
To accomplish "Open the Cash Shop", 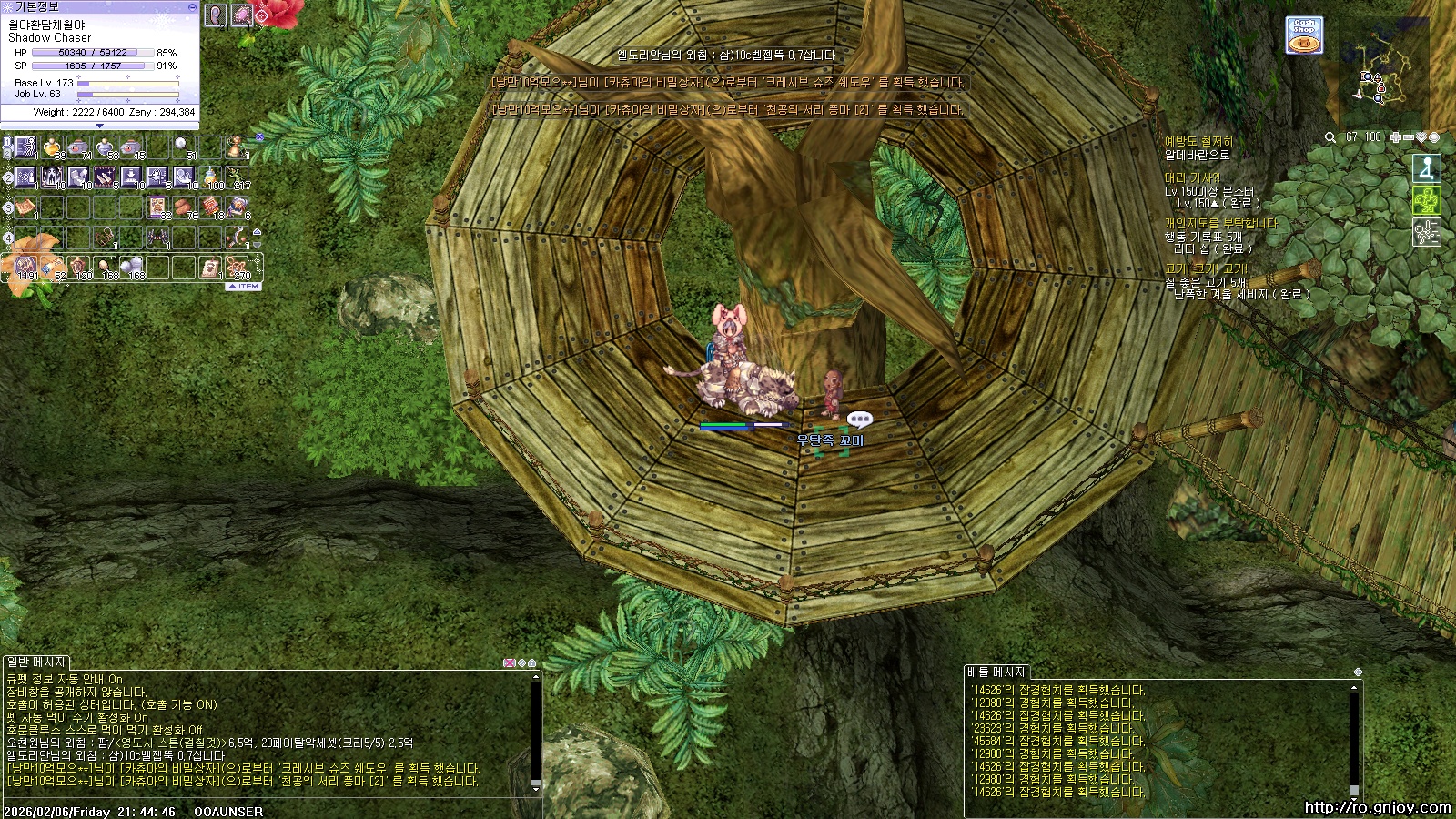I will (1304, 35).
